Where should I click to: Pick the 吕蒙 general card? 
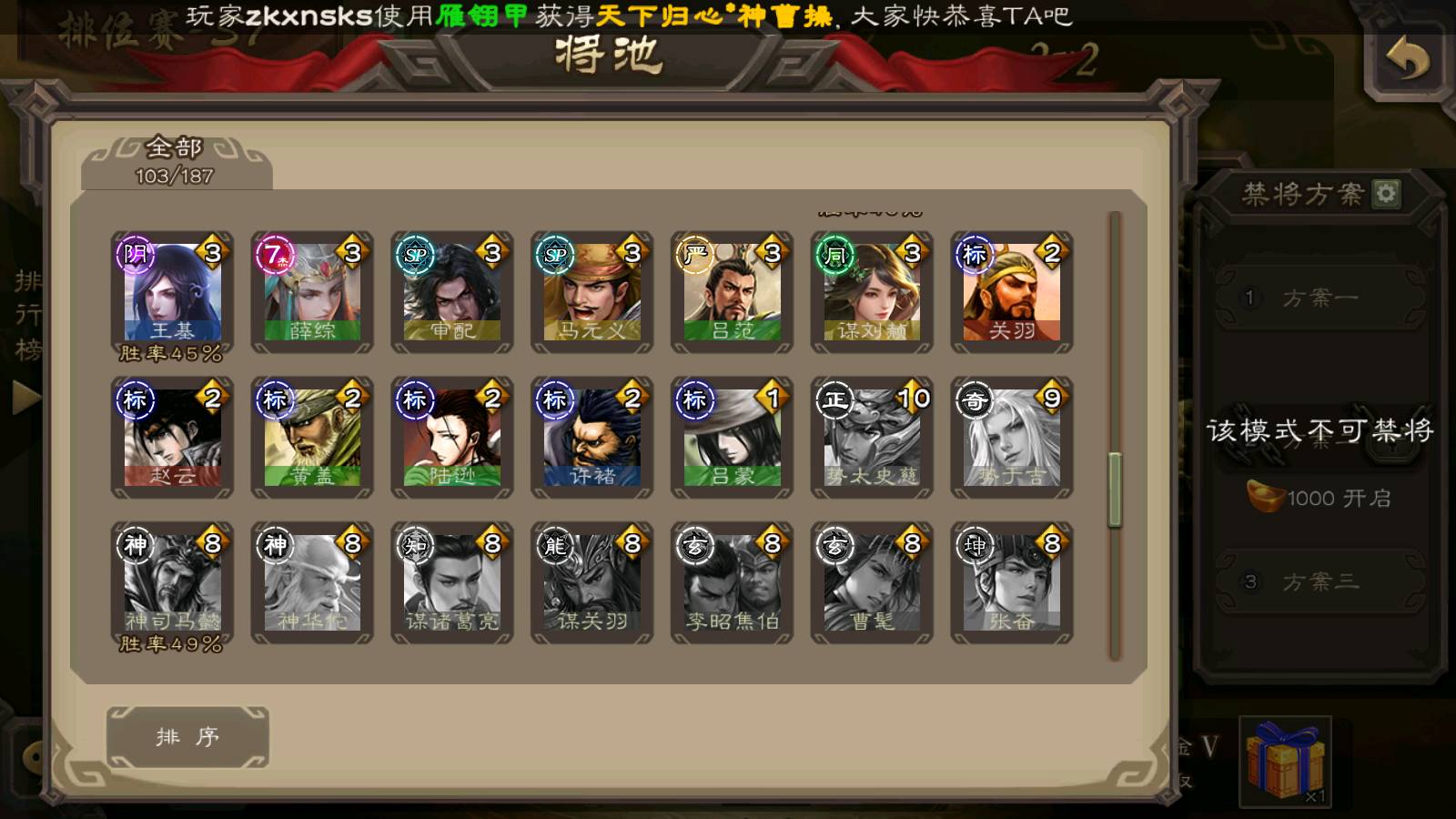(x=733, y=439)
